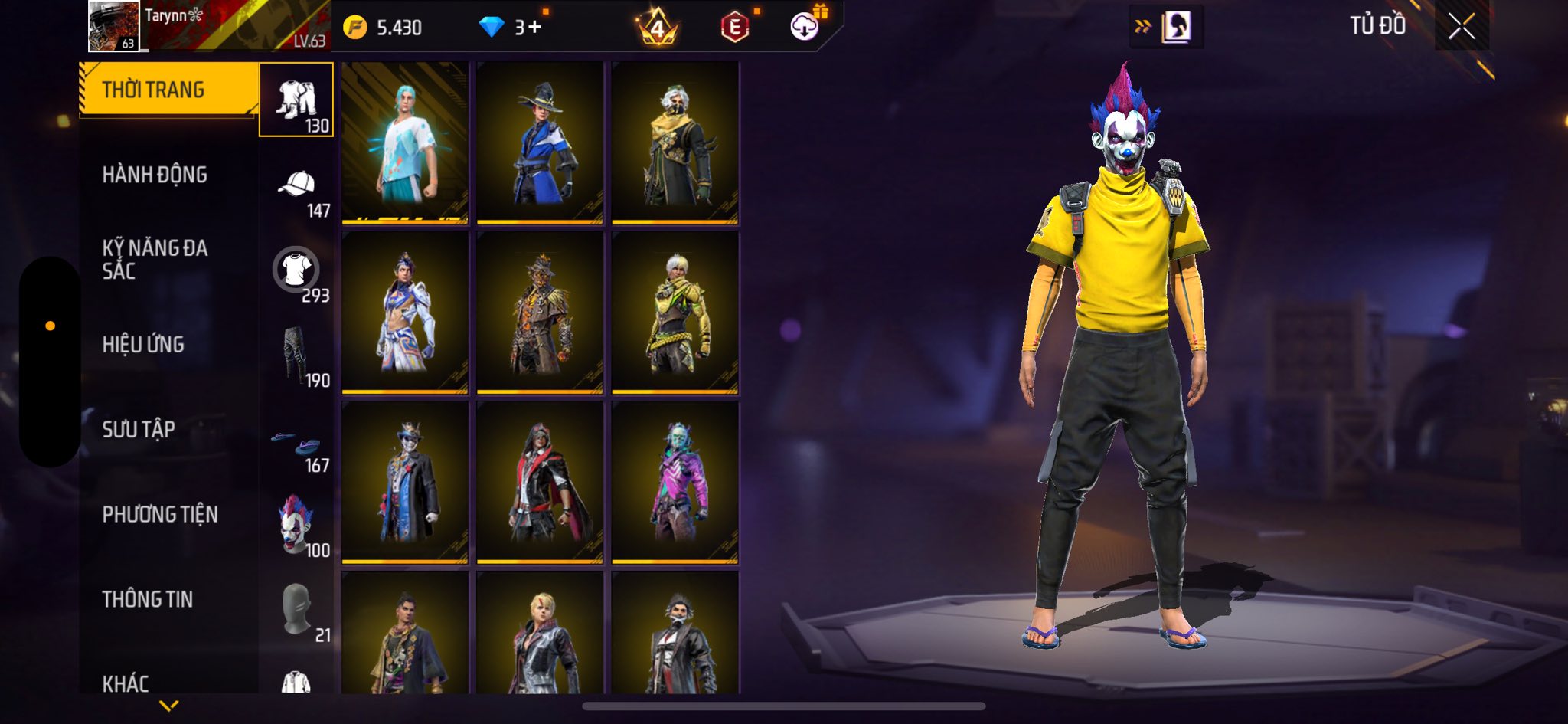
Task: Open the player profile avatar
Action: click(113, 26)
